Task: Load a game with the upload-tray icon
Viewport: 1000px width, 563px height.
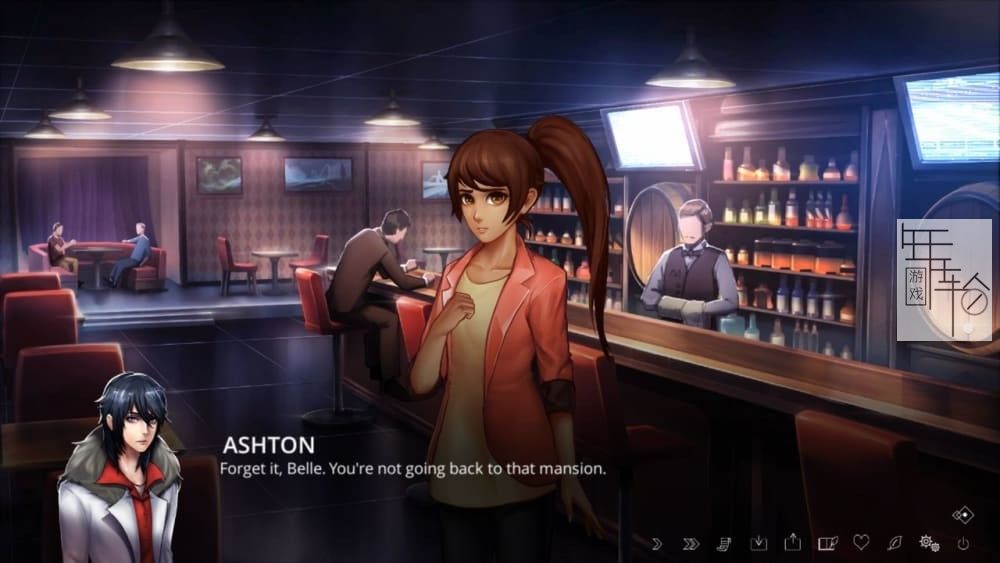Action: click(x=793, y=542)
